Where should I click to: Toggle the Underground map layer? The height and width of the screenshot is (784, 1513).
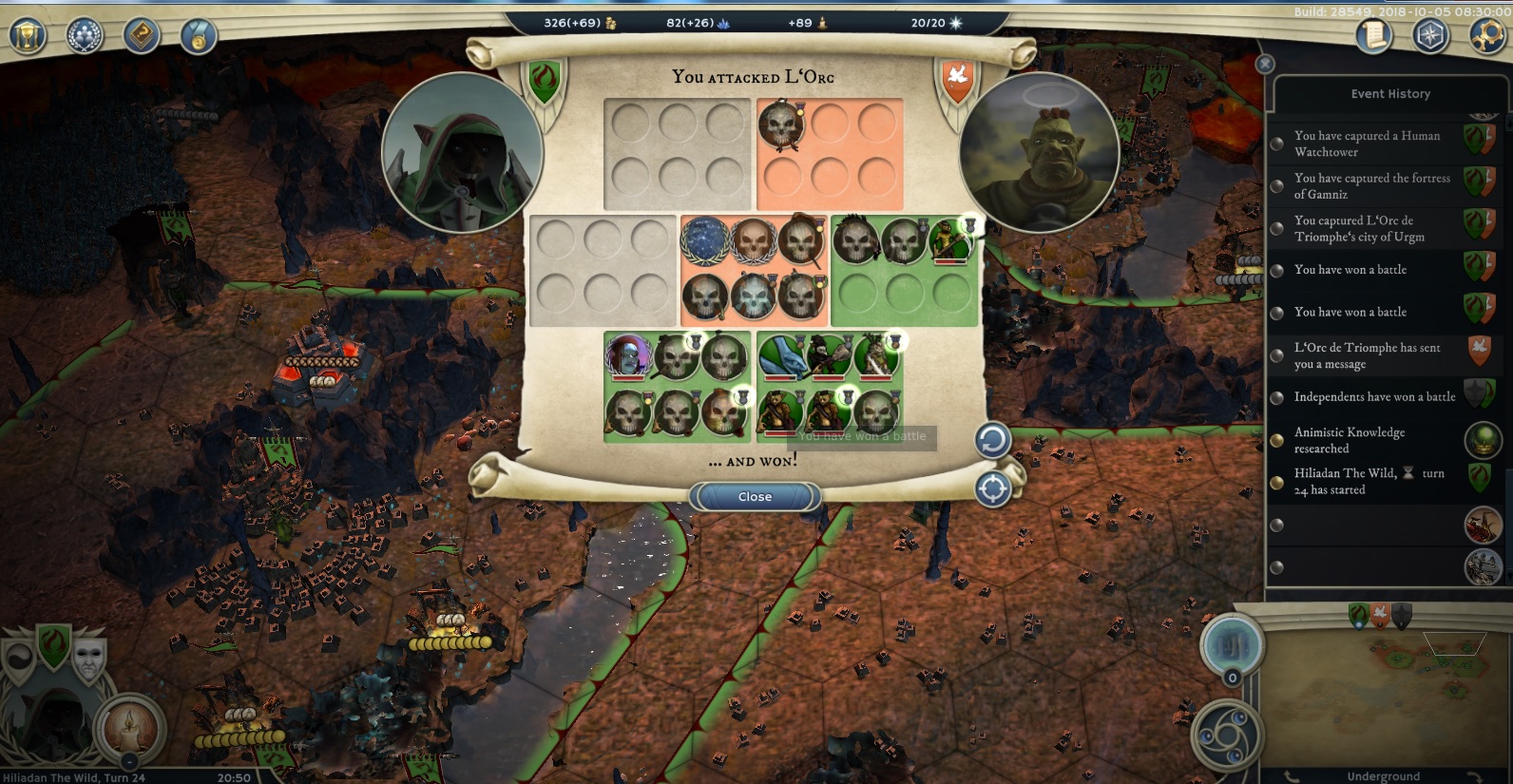coord(1383,776)
